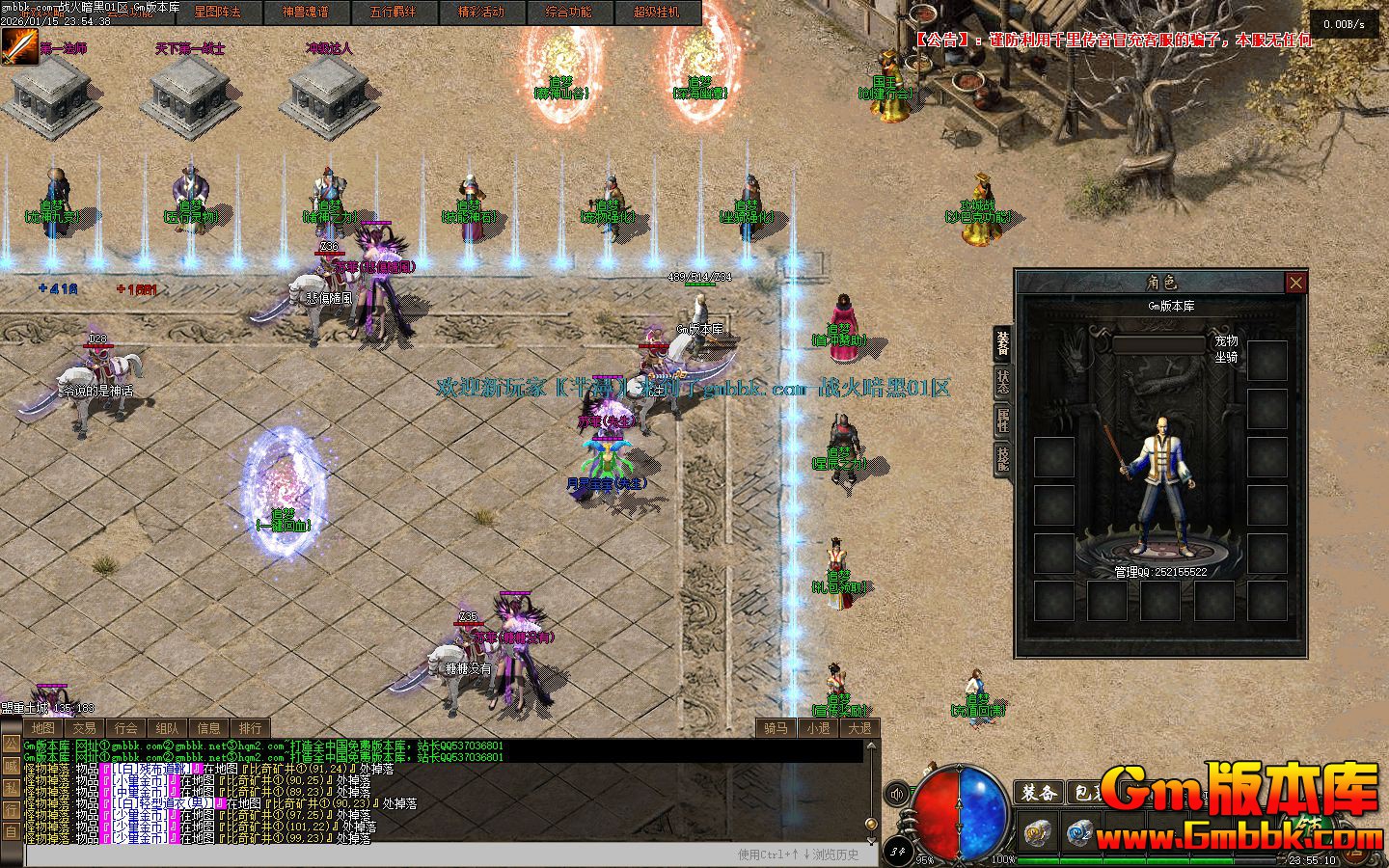The height and width of the screenshot is (868, 1389).
Task: Open the 排行 ranking button
Action: click(x=250, y=728)
